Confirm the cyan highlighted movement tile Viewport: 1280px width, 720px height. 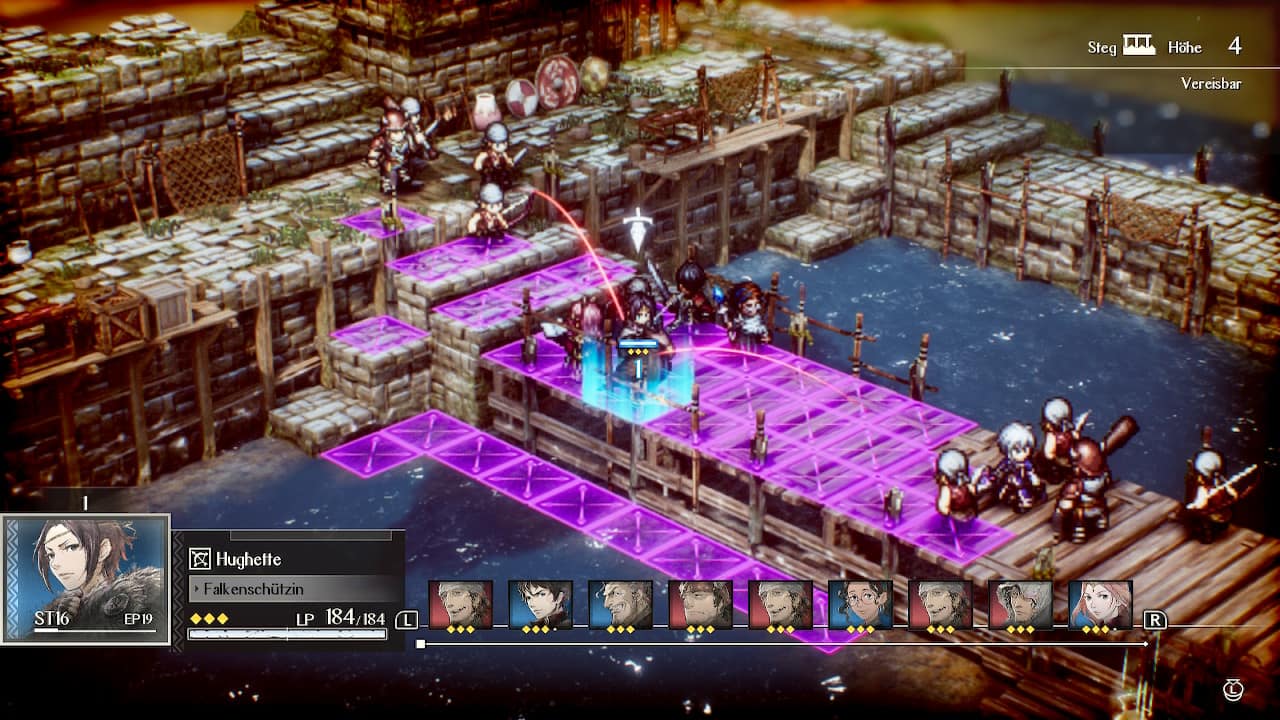point(637,383)
